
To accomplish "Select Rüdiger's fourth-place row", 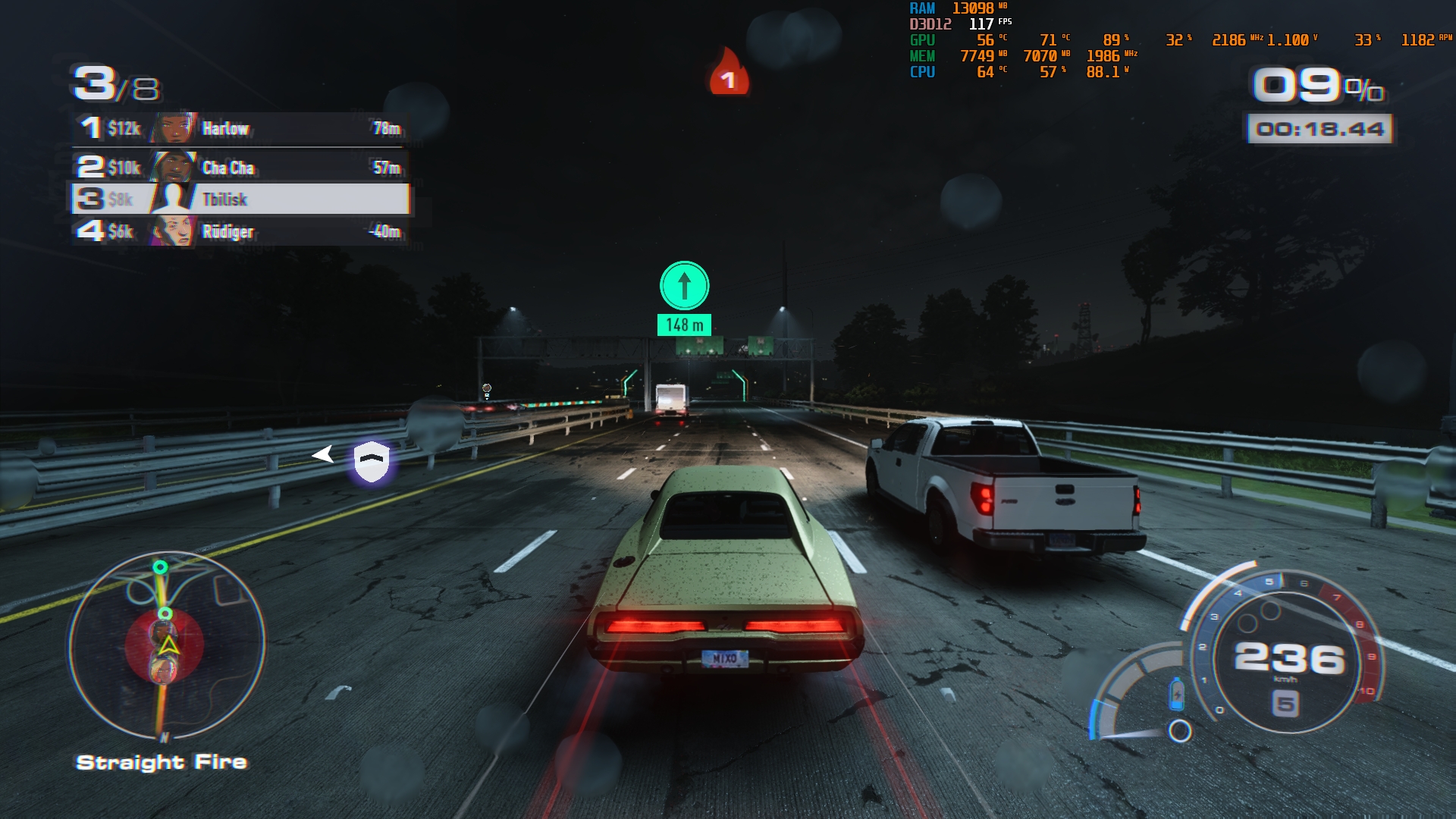I will [x=241, y=231].
